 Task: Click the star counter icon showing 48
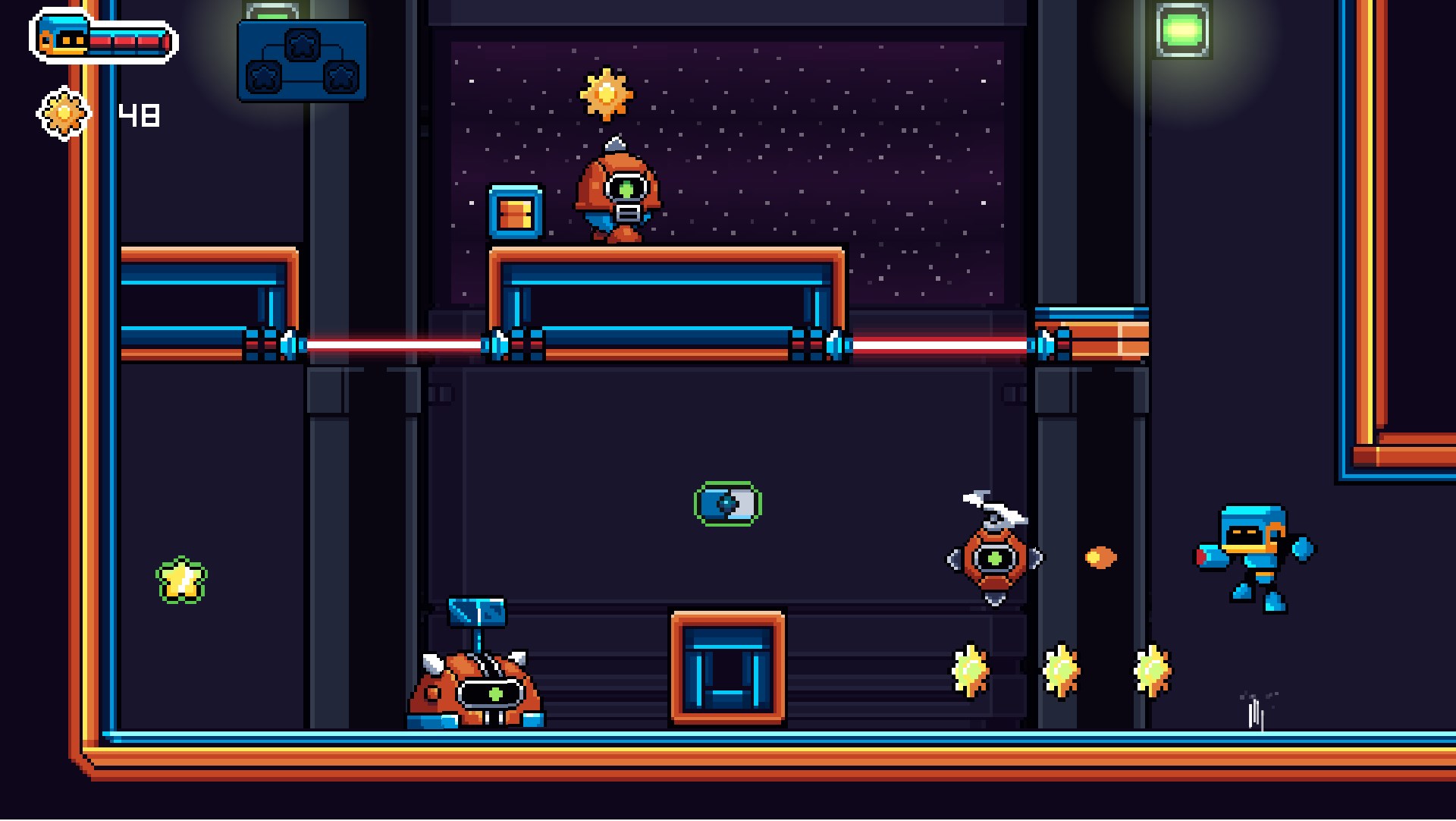(64, 112)
